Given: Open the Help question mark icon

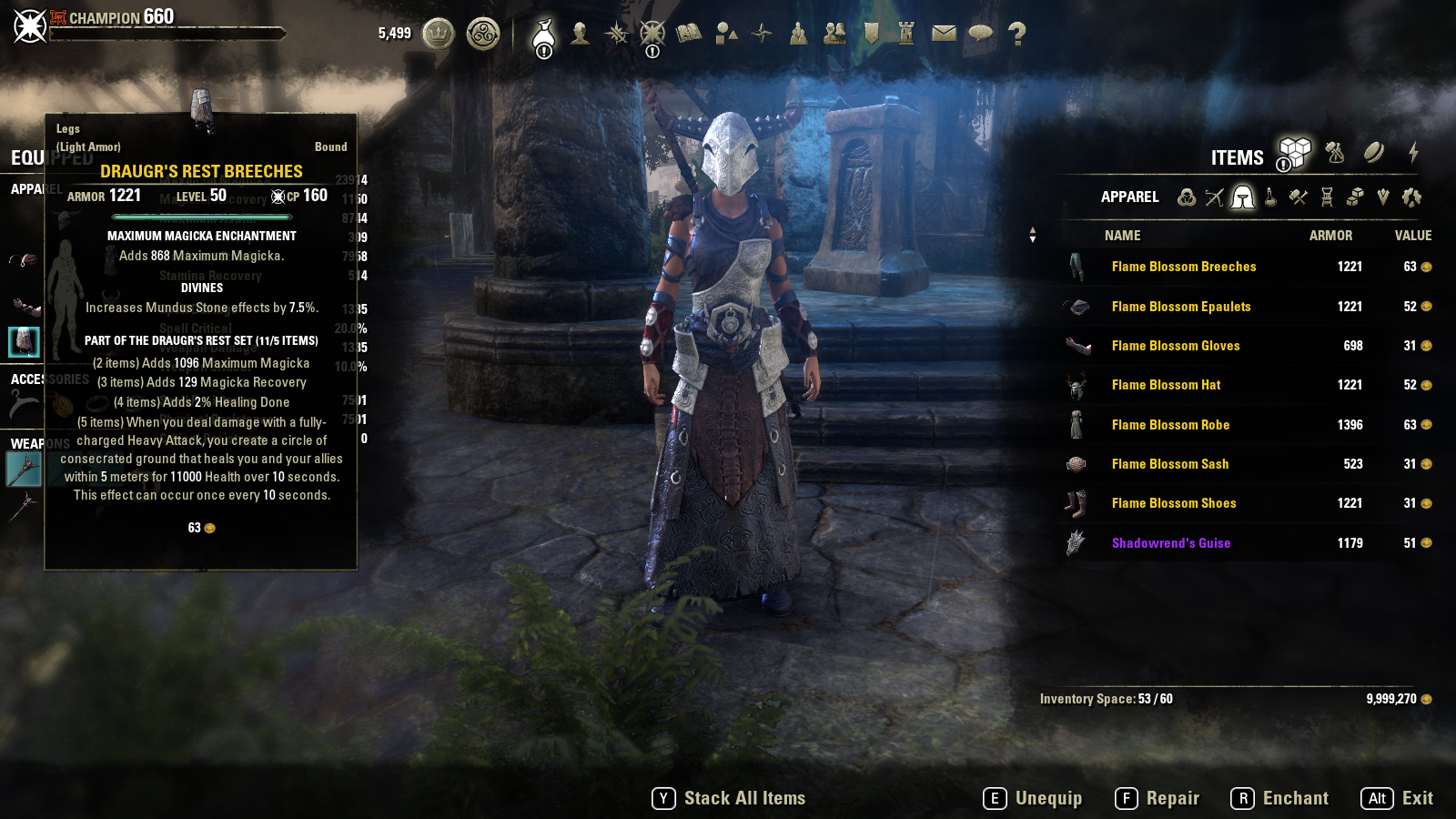Looking at the screenshot, I should [x=1016, y=34].
